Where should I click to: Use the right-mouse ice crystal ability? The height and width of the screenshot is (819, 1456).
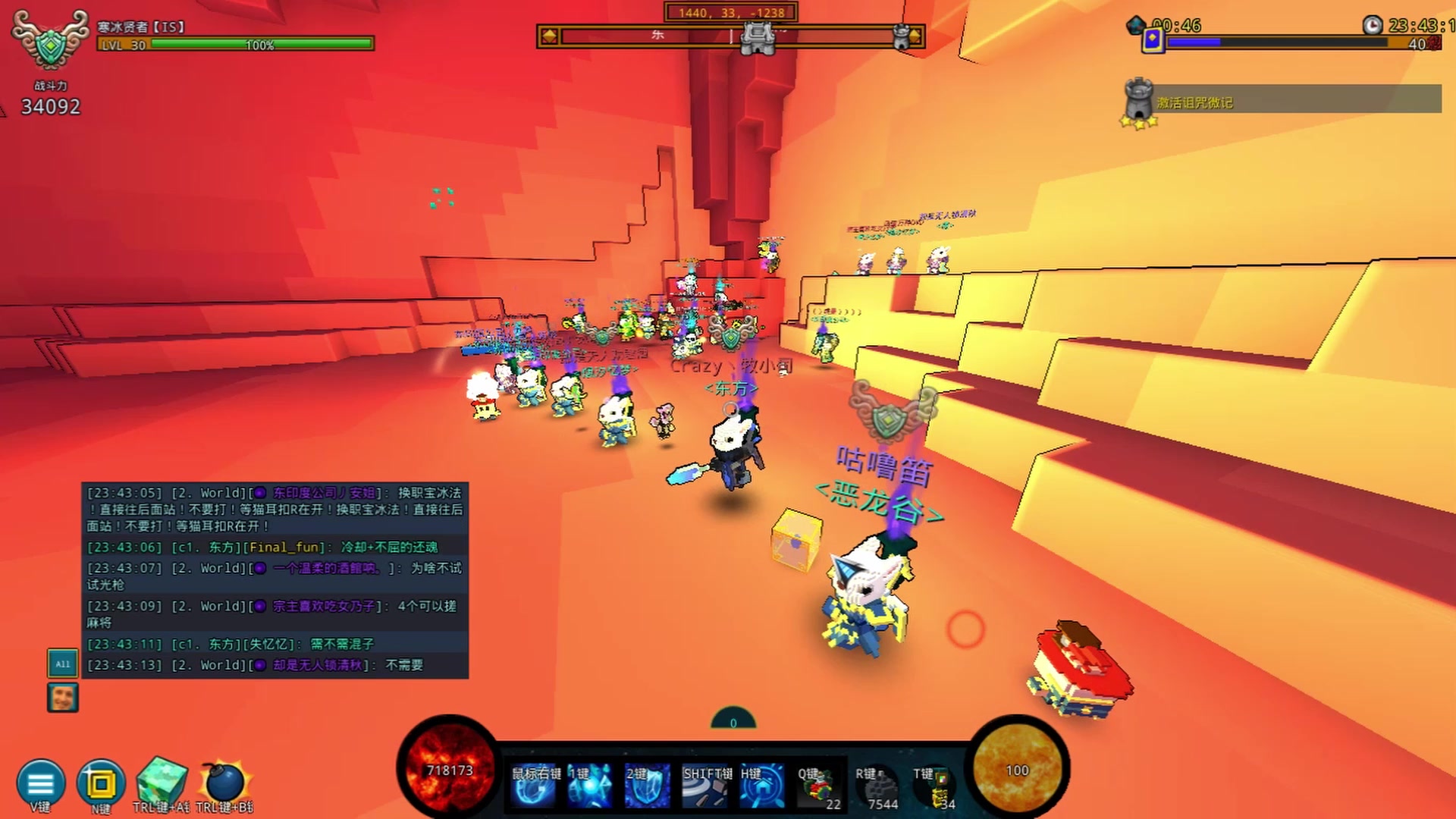click(535, 786)
